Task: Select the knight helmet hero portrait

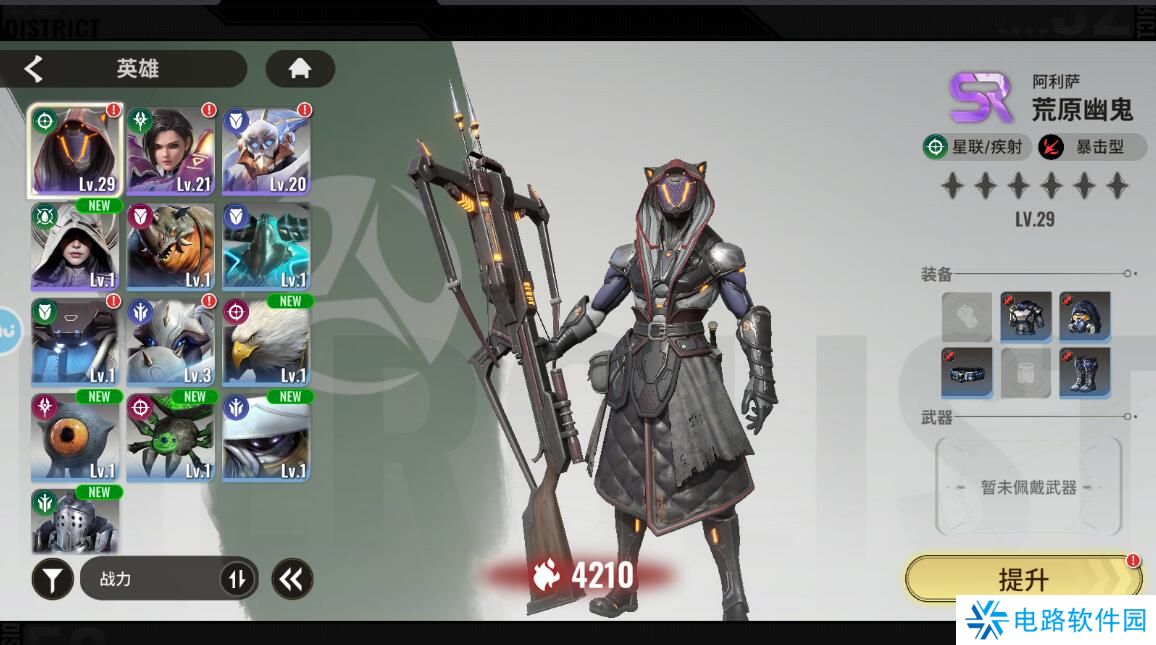Action: click(75, 520)
